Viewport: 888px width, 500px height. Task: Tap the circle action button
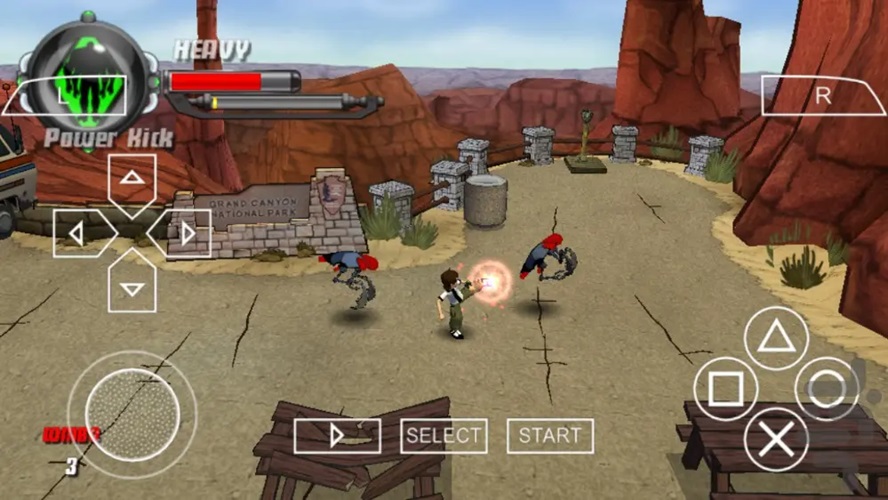click(827, 389)
